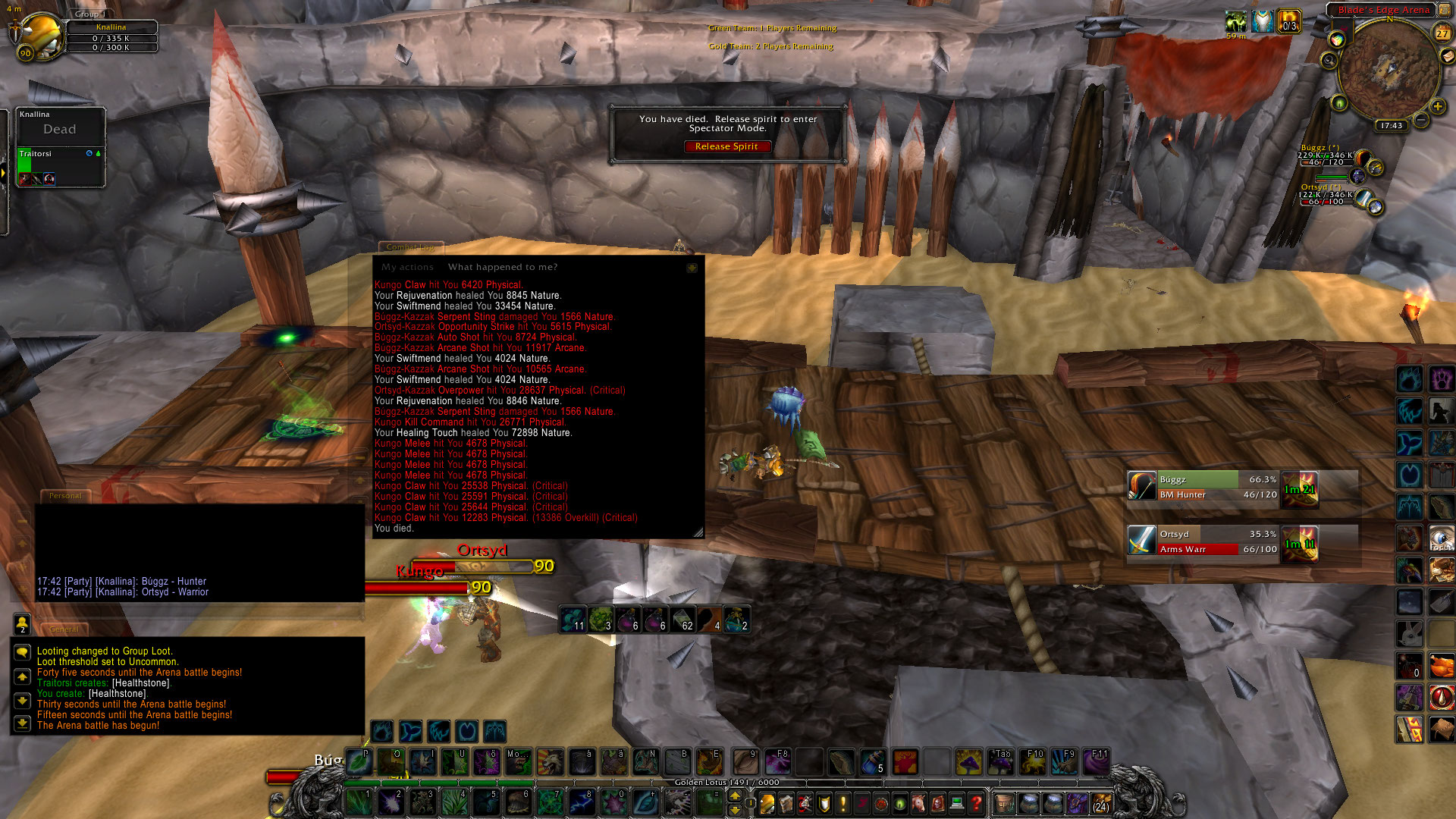Open the mounts journal horse icon
Viewport: 1456px width, 819px height.
[x=918, y=802]
